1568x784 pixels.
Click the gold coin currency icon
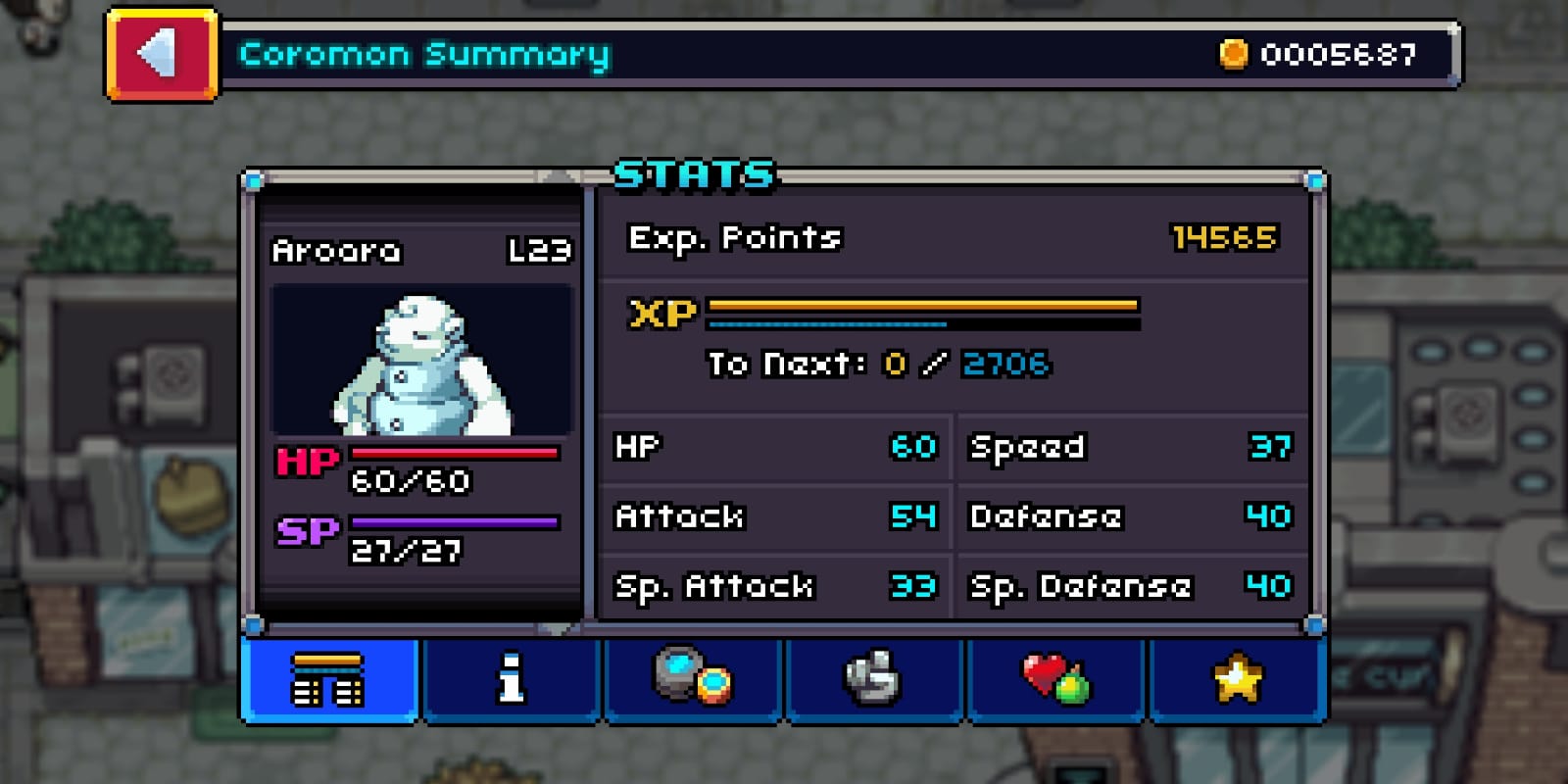coord(1232,55)
